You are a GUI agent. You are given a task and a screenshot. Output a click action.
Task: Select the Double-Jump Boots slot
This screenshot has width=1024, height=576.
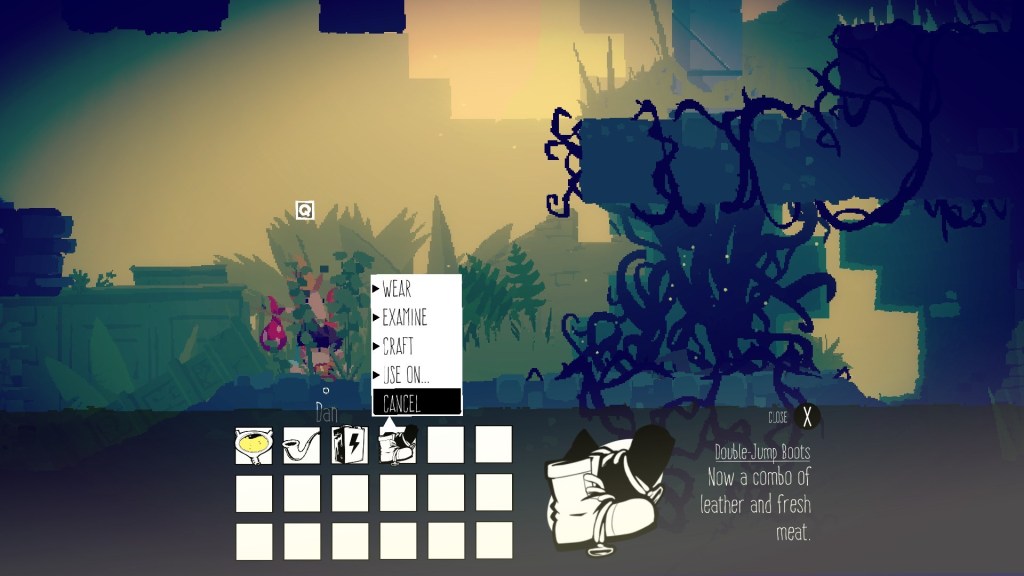pos(398,445)
